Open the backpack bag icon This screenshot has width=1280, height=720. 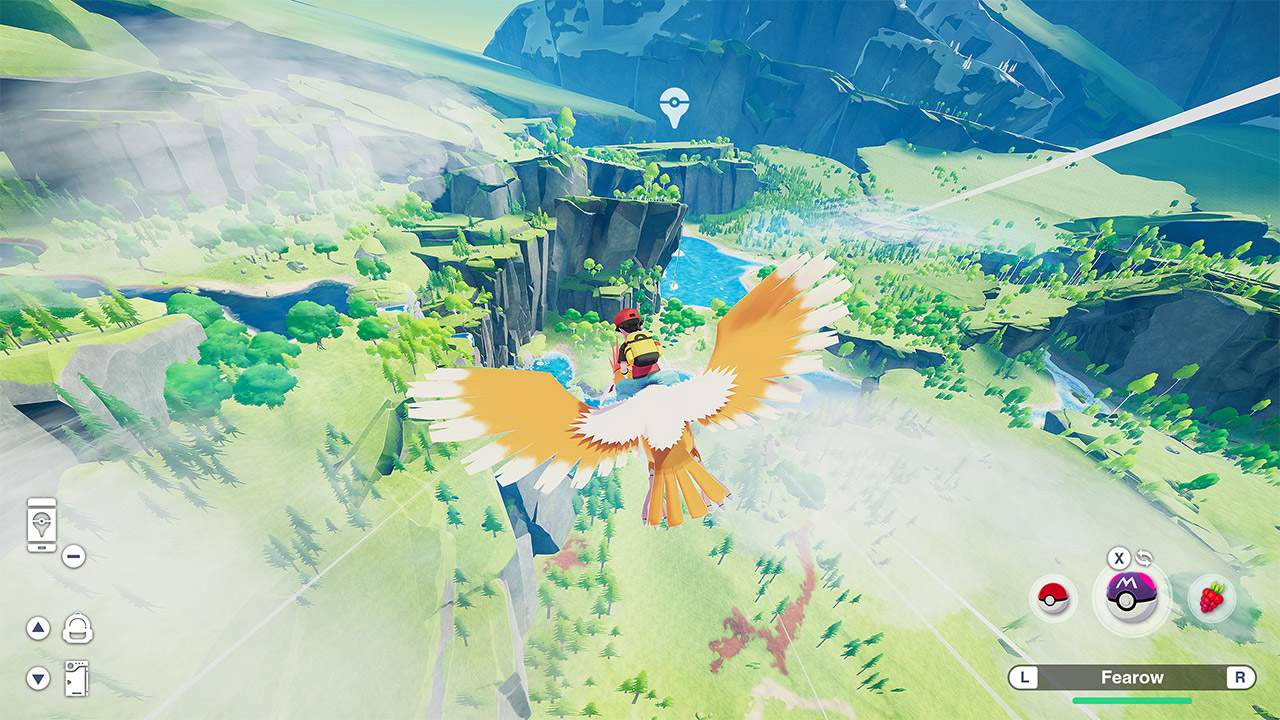[77, 628]
